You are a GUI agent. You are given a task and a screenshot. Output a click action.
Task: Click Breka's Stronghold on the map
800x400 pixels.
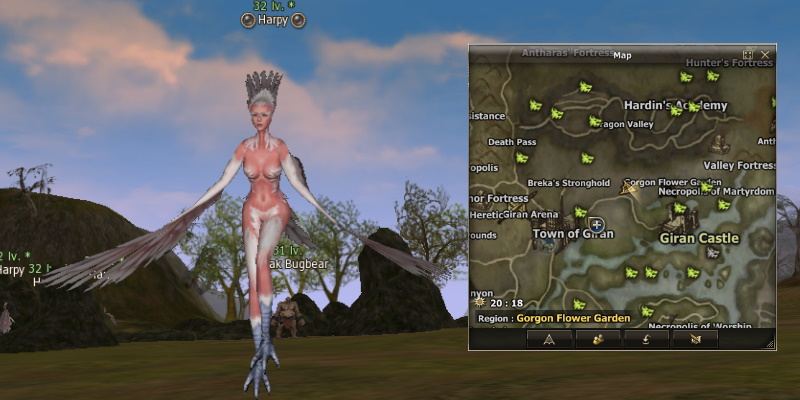coord(569,183)
